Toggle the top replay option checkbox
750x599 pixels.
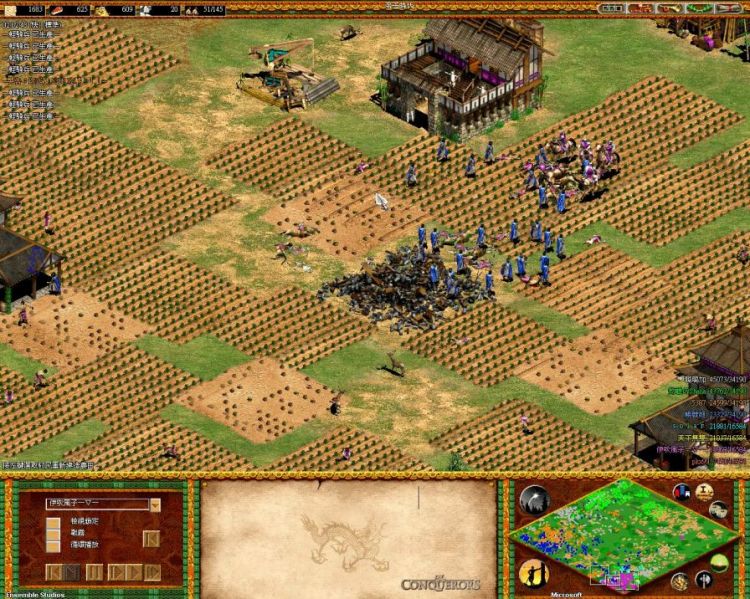tap(53, 521)
